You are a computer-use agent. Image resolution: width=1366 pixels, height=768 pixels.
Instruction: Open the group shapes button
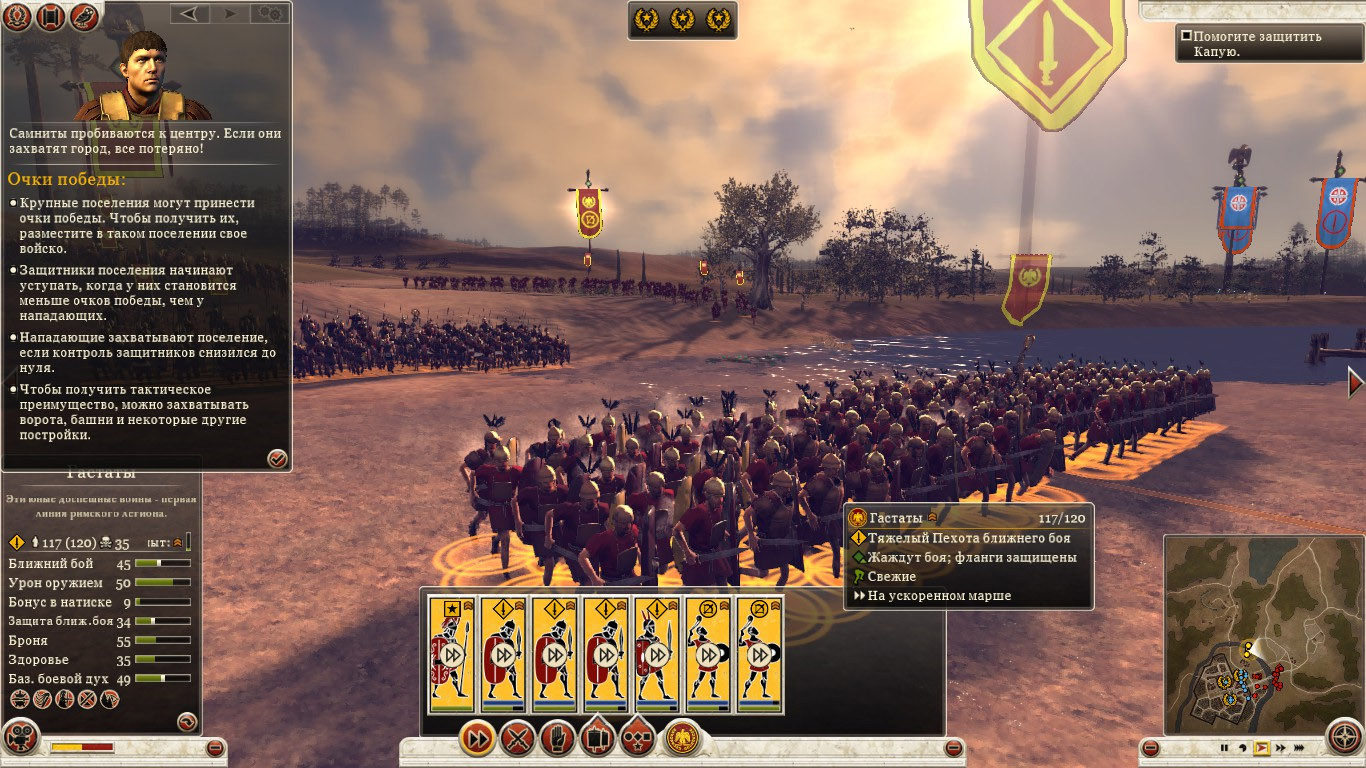(x=637, y=740)
